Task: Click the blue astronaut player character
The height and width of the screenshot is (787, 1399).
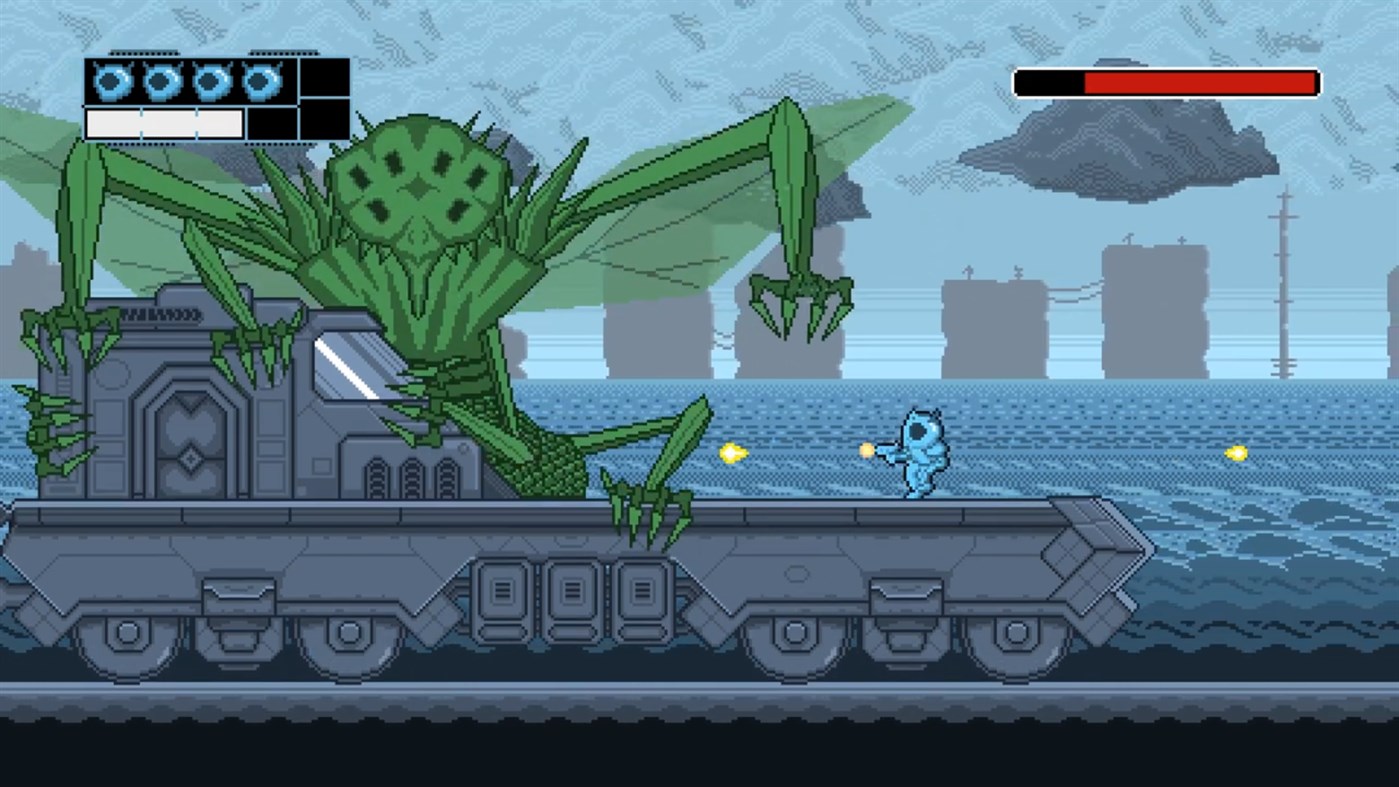Action: pos(922,455)
